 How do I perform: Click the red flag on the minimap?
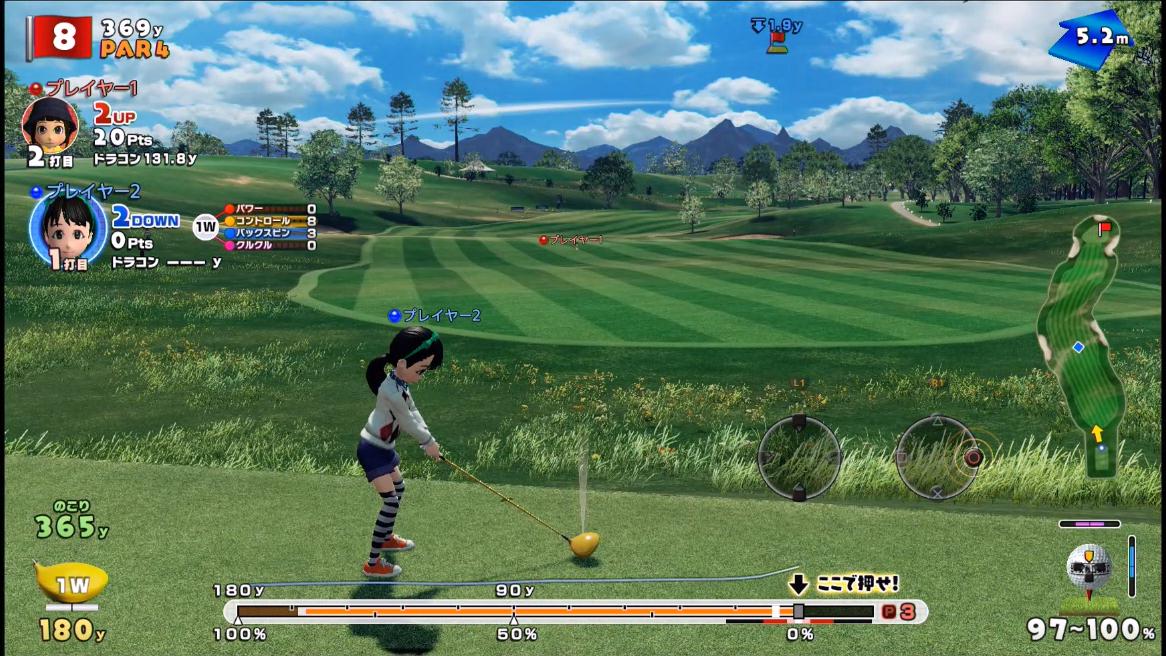tap(1106, 230)
